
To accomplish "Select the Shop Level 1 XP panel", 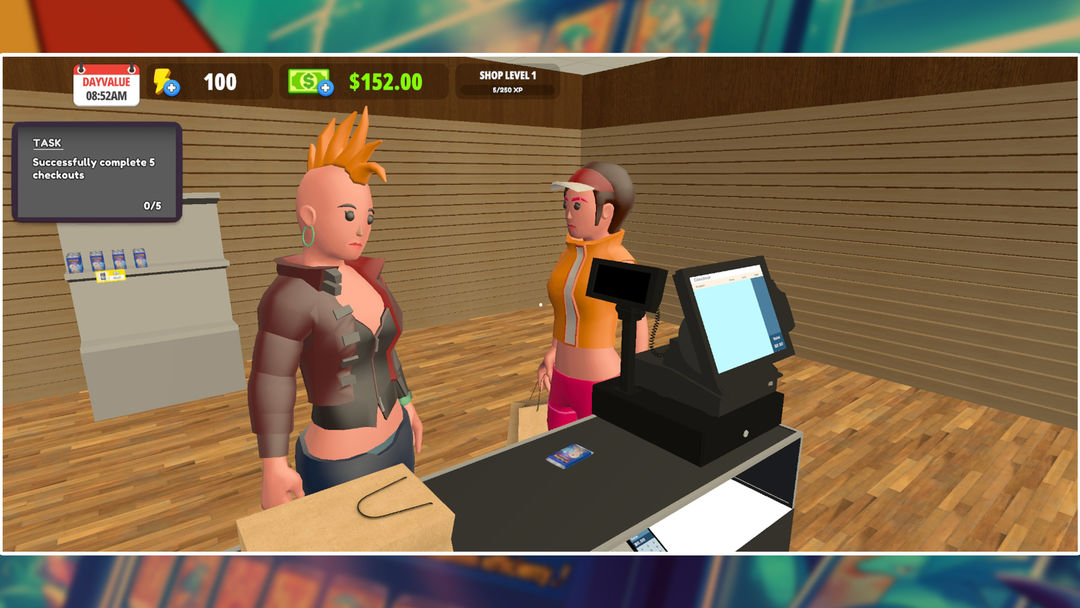I will tap(507, 81).
